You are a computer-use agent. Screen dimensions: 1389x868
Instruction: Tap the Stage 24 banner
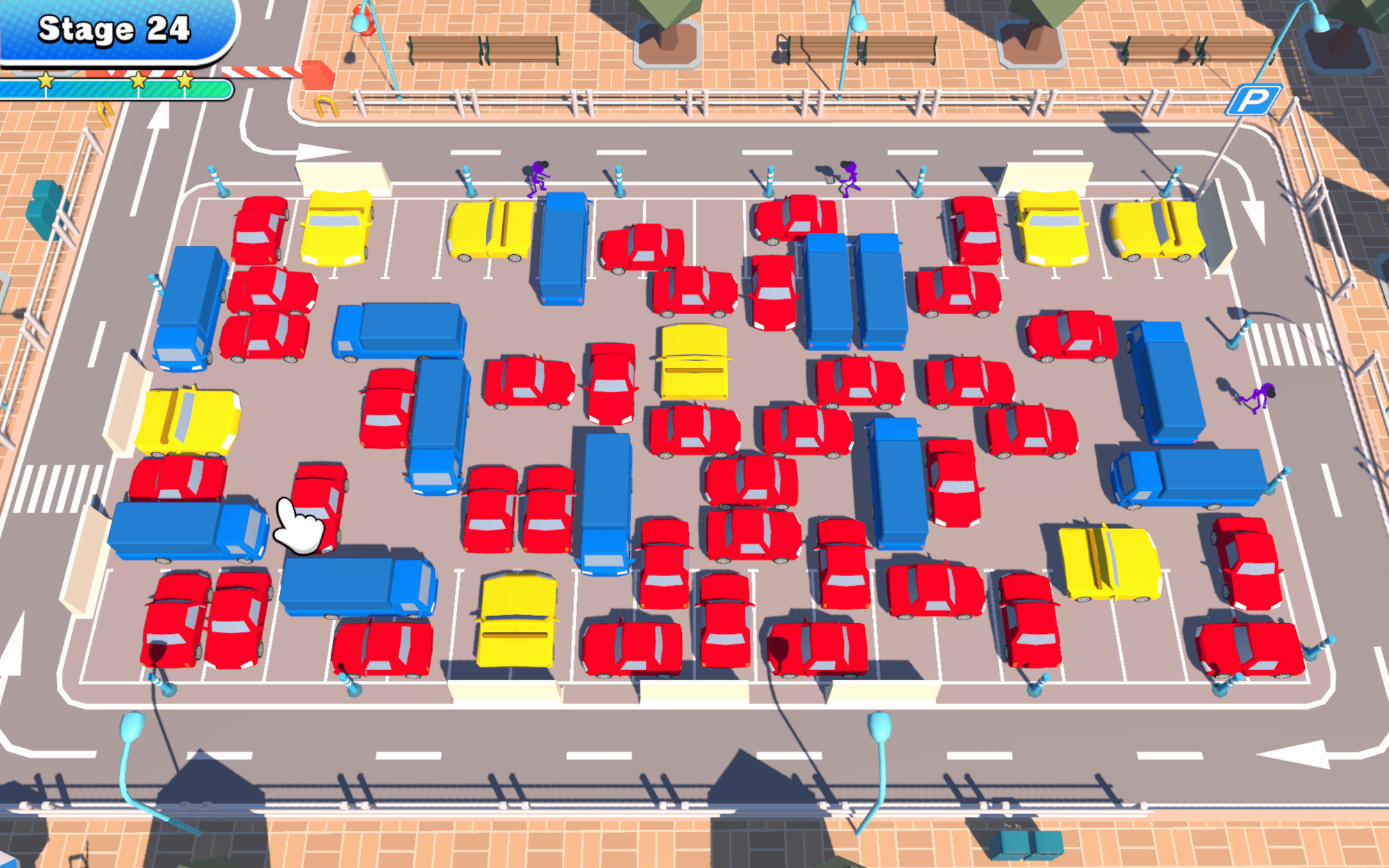pyautogui.click(x=111, y=31)
